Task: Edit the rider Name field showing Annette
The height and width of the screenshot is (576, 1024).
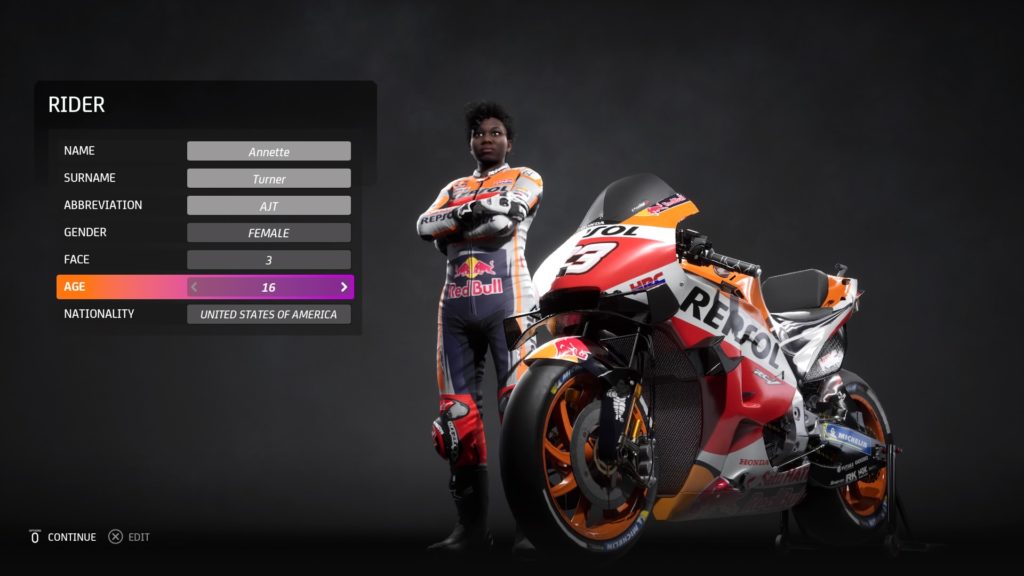Action: [268, 152]
